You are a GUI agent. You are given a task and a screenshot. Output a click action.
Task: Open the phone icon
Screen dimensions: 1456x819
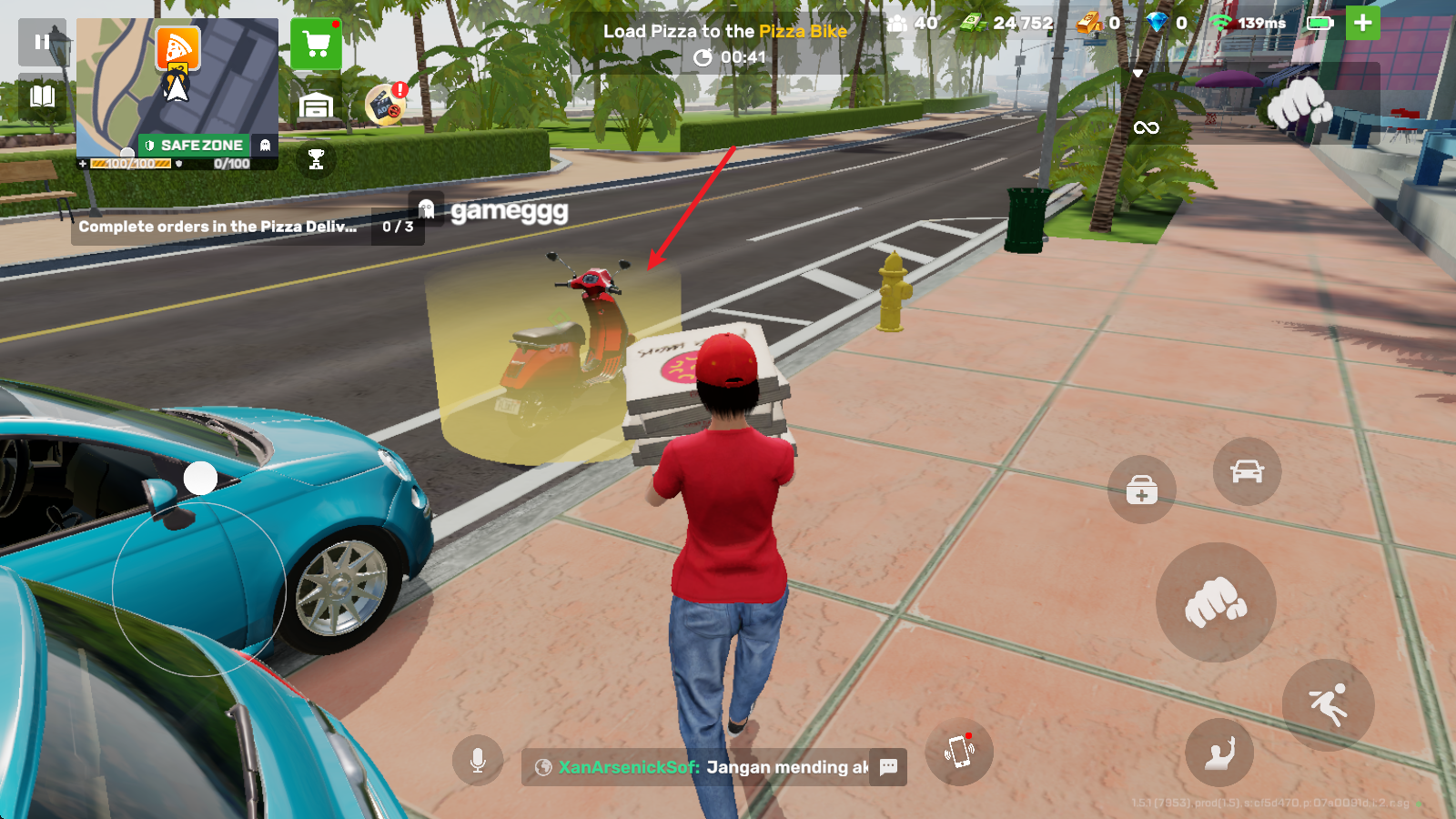pos(959,752)
